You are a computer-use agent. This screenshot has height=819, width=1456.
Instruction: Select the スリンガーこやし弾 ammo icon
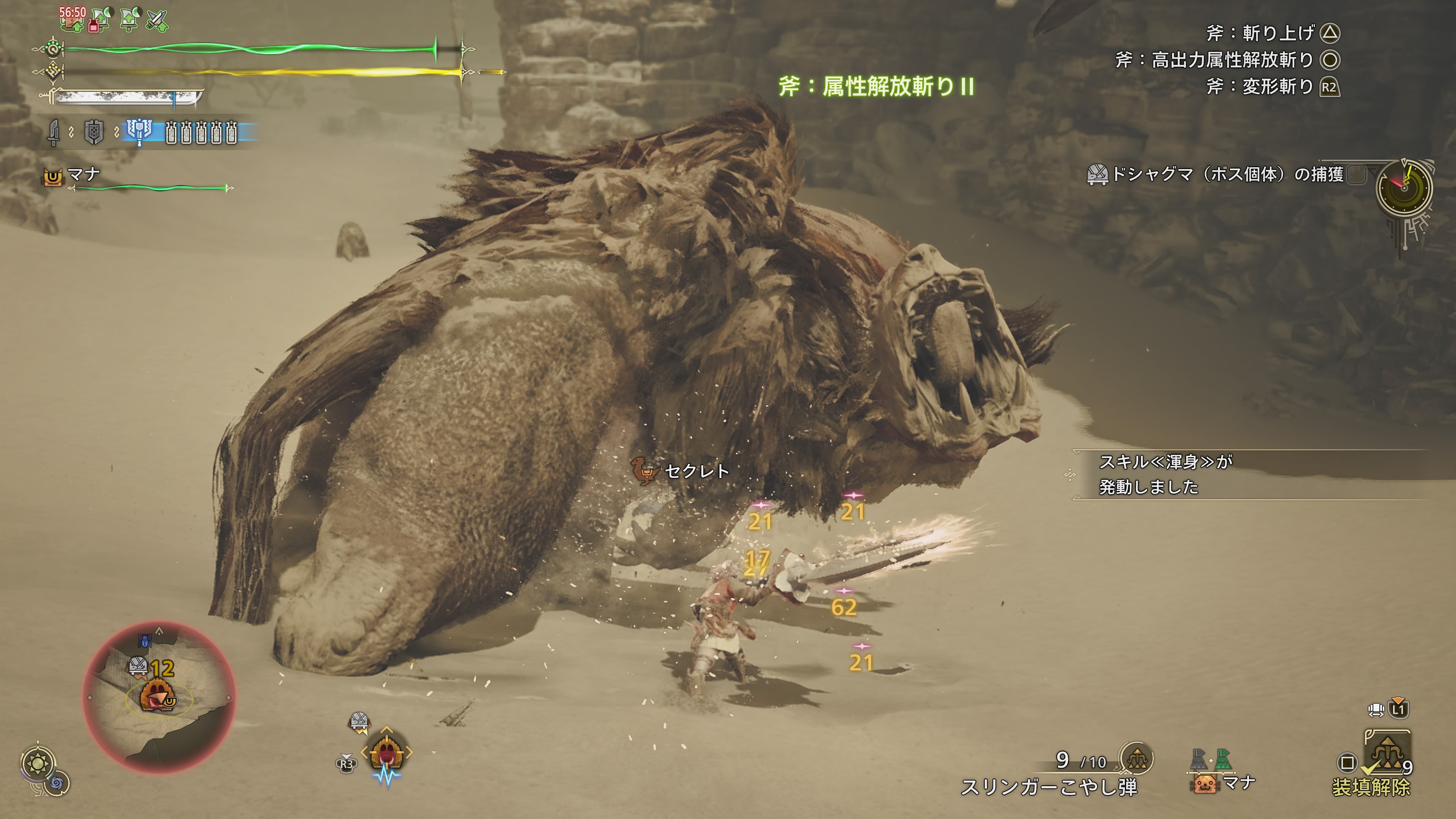coord(1137,759)
